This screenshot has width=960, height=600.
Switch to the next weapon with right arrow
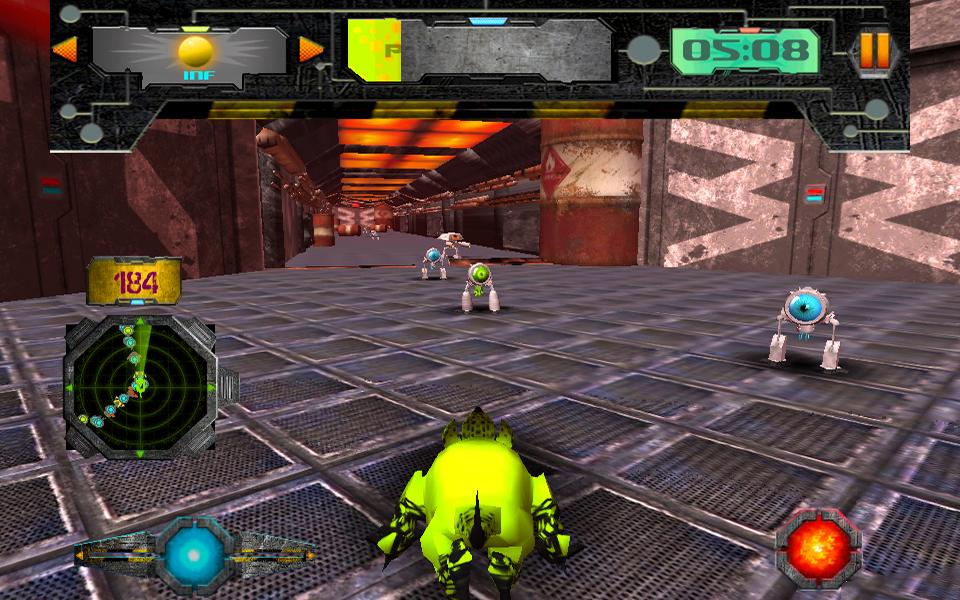tap(311, 49)
